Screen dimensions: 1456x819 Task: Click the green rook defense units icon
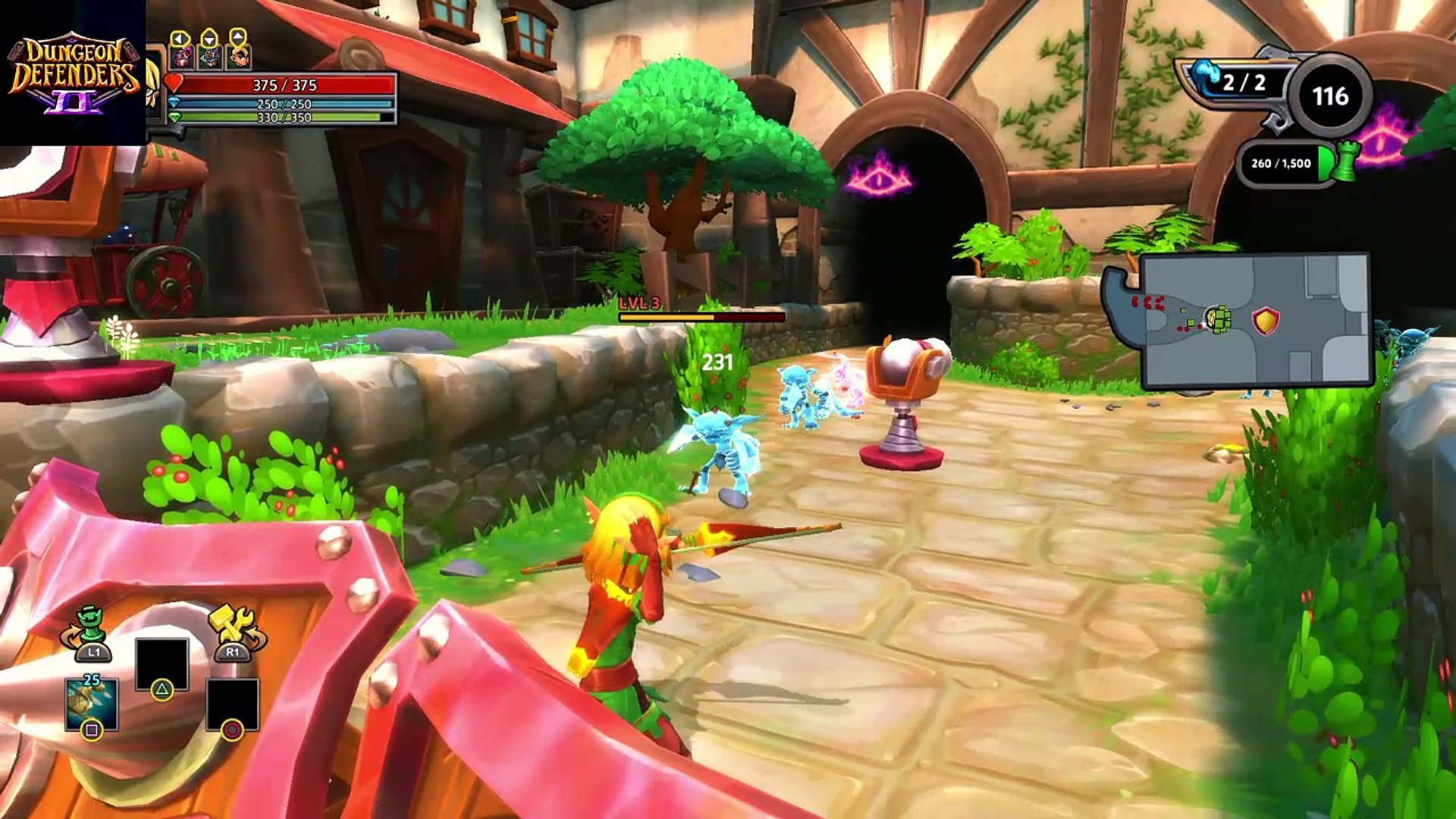pos(1345,163)
